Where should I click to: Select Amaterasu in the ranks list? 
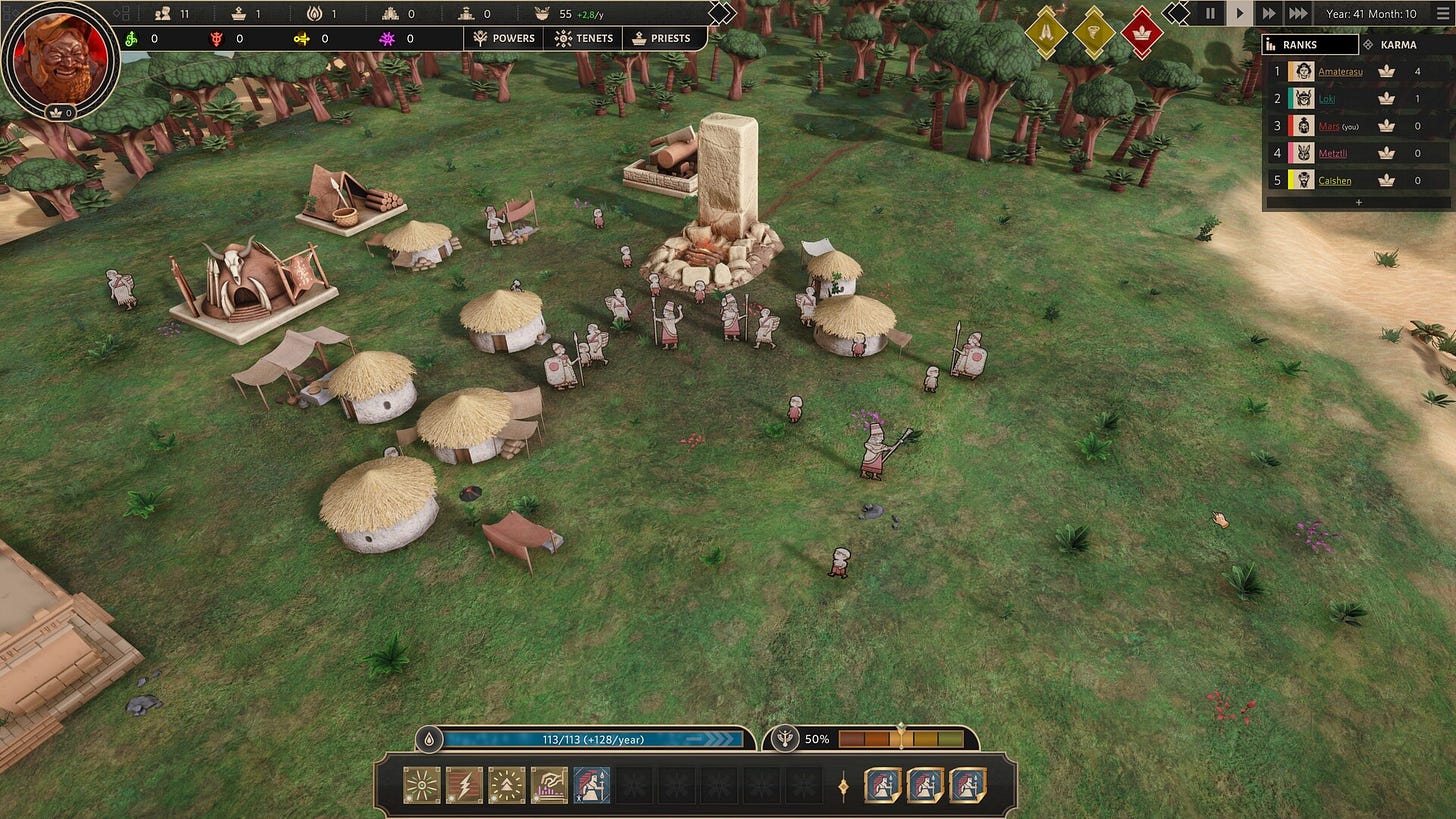(1339, 72)
